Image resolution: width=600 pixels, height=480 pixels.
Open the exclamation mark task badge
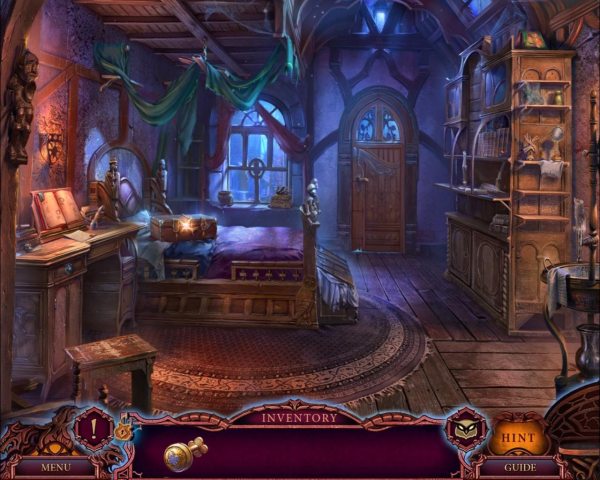(91, 426)
